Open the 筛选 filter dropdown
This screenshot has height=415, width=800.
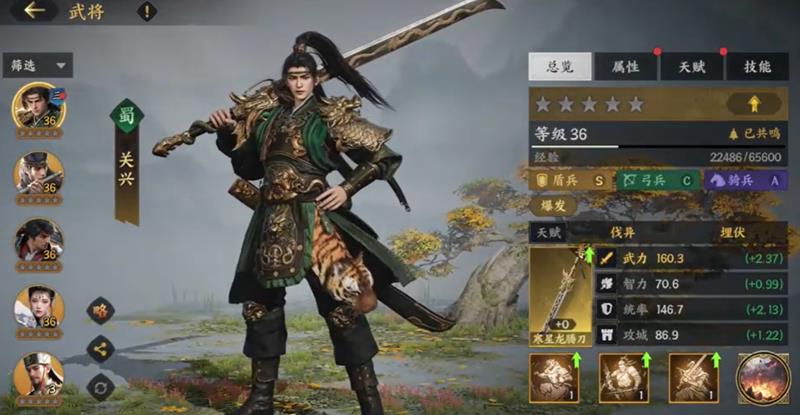[37, 65]
